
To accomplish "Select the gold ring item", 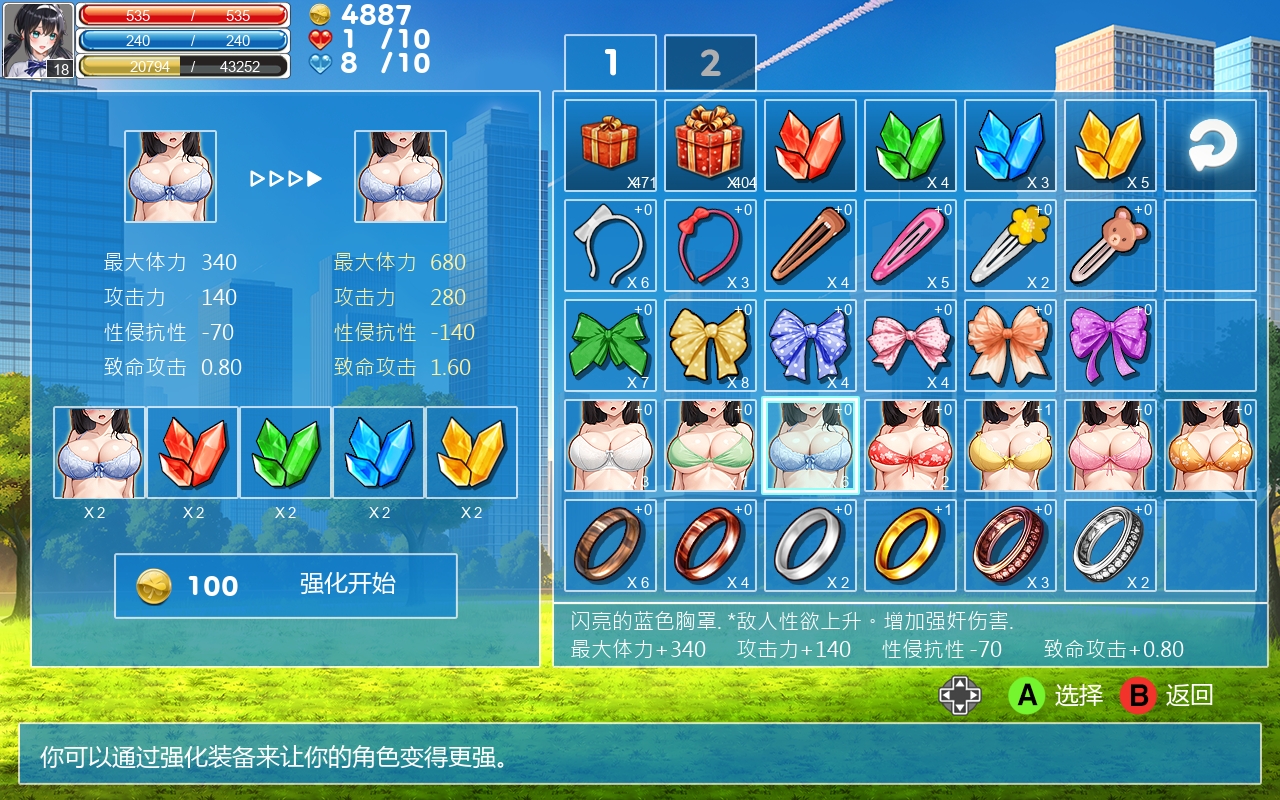I will (909, 544).
